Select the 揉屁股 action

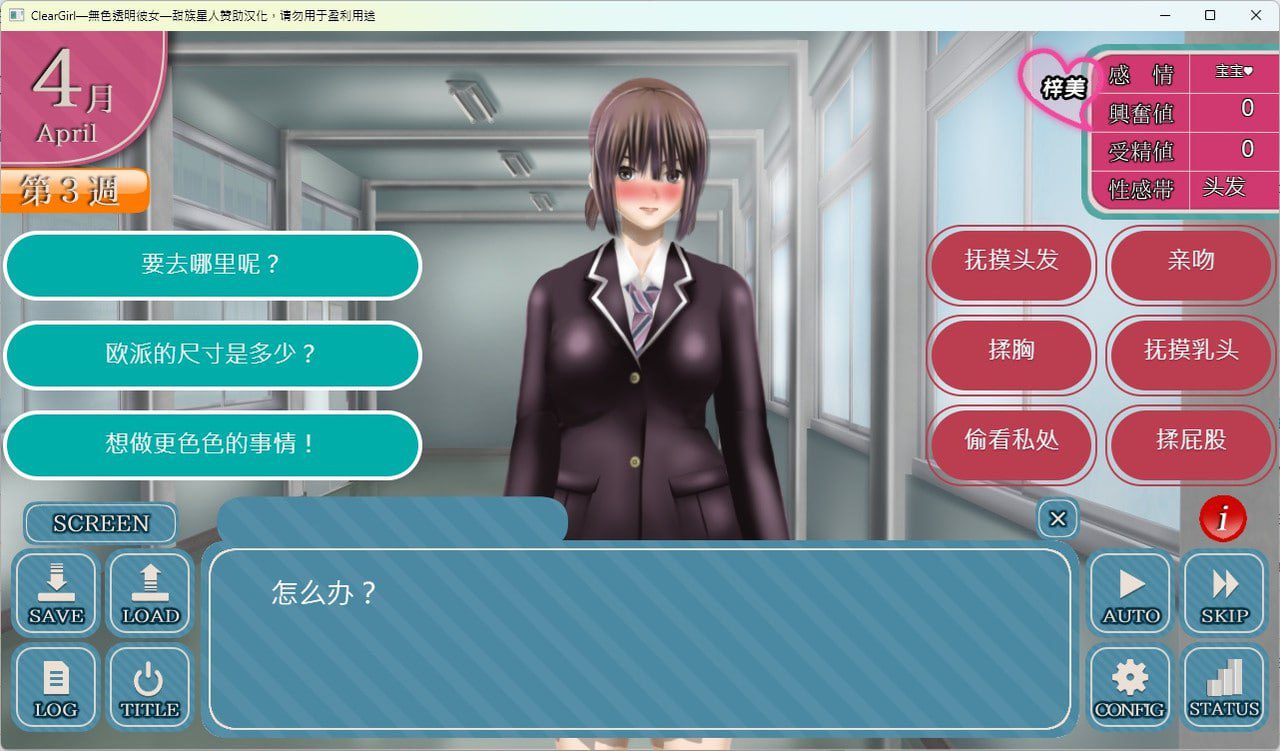click(x=1190, y=445)
